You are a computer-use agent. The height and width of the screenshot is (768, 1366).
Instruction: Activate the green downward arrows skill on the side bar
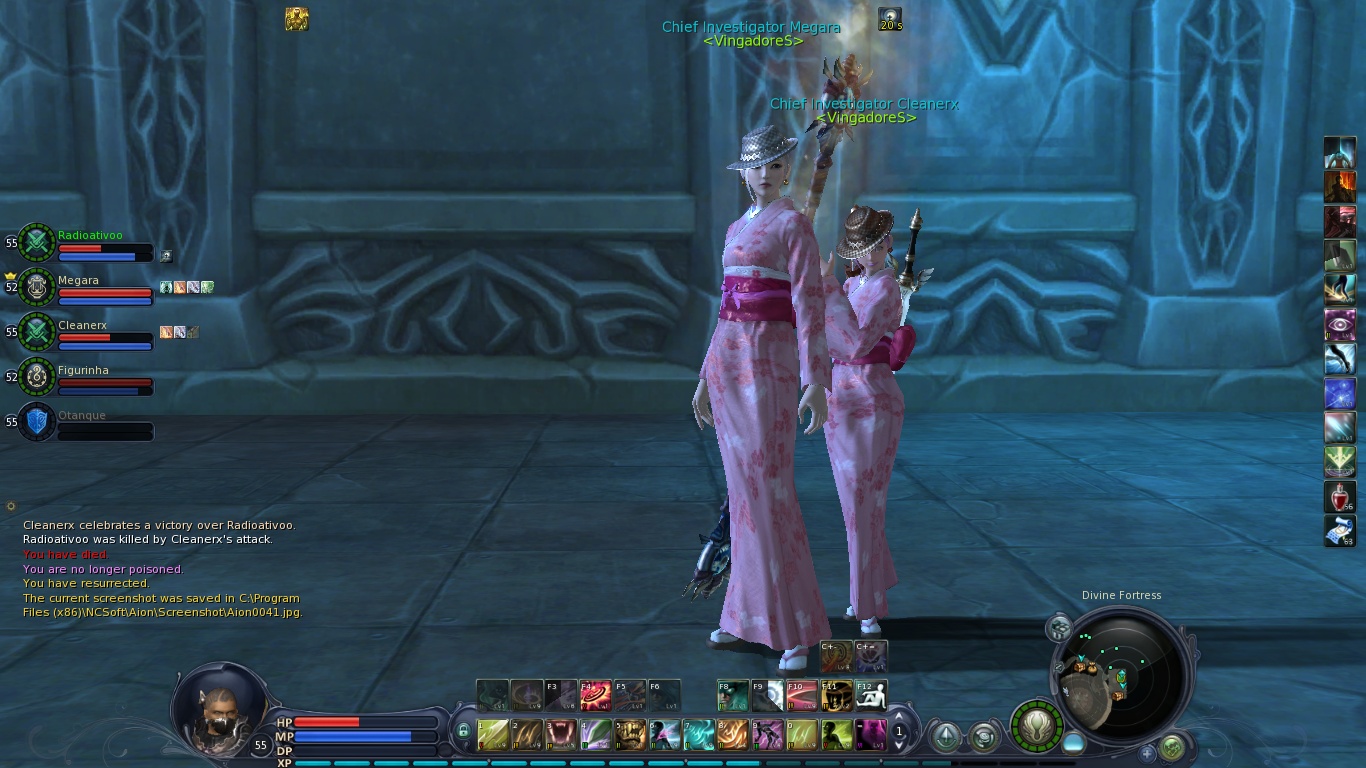(1340, 462)
